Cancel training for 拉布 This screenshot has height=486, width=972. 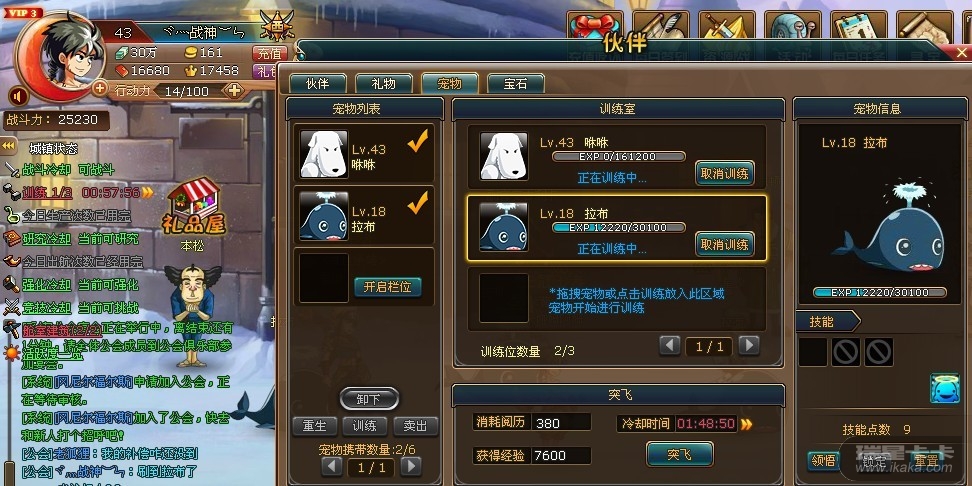click(x=725, y=244)
